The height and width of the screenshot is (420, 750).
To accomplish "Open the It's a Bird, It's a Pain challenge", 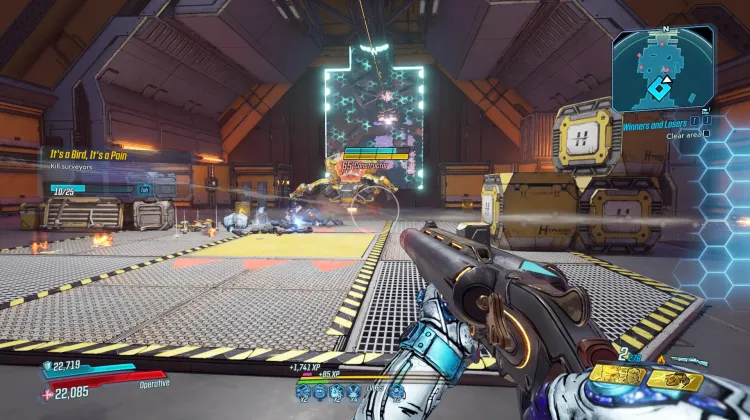I will [x=89, y=154].
